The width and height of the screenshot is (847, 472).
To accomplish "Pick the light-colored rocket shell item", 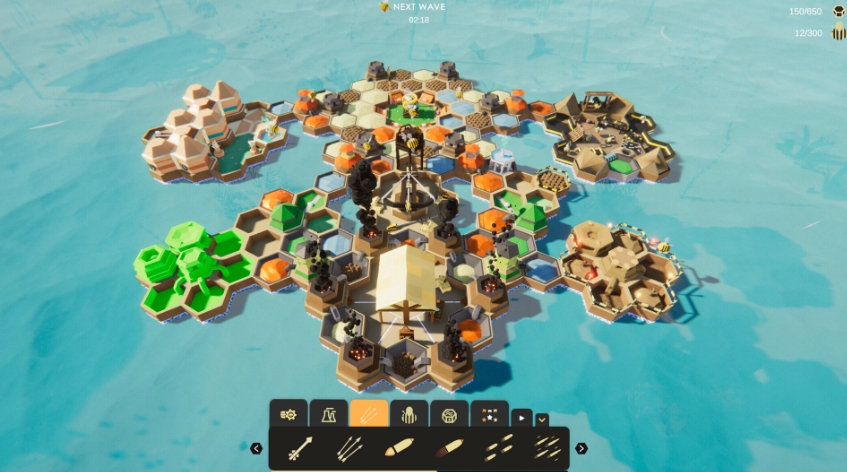I will (x=398, y=448).
